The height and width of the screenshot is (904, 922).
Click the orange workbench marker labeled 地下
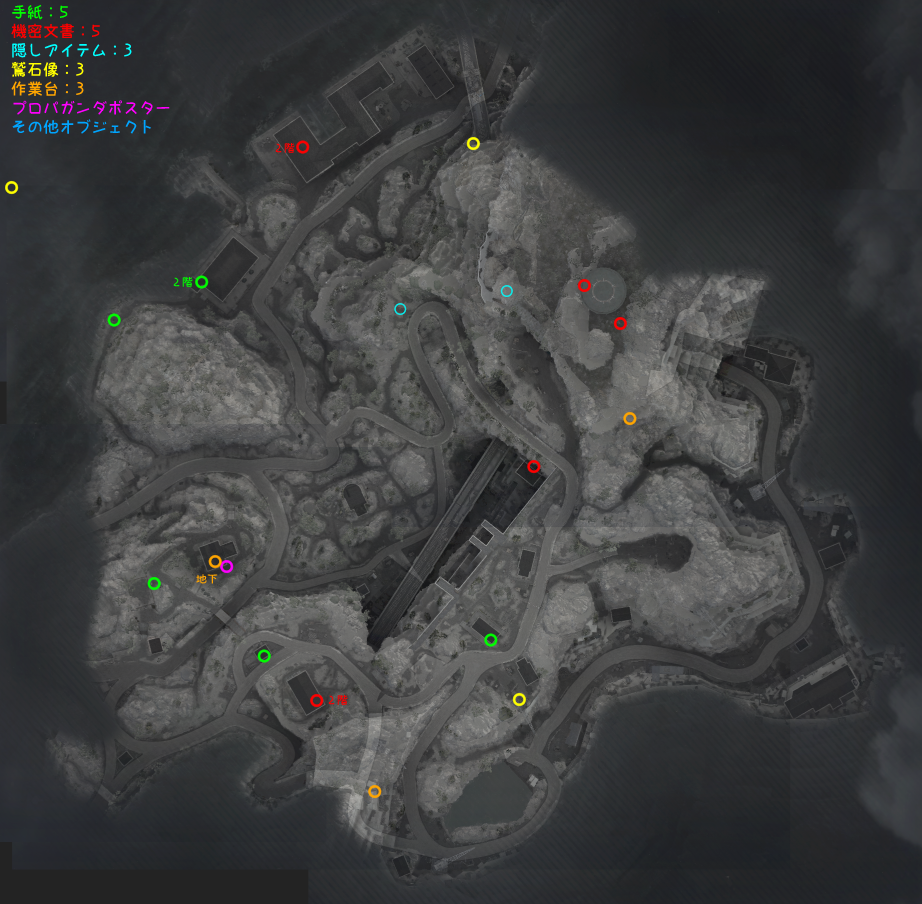click(215, 561)
